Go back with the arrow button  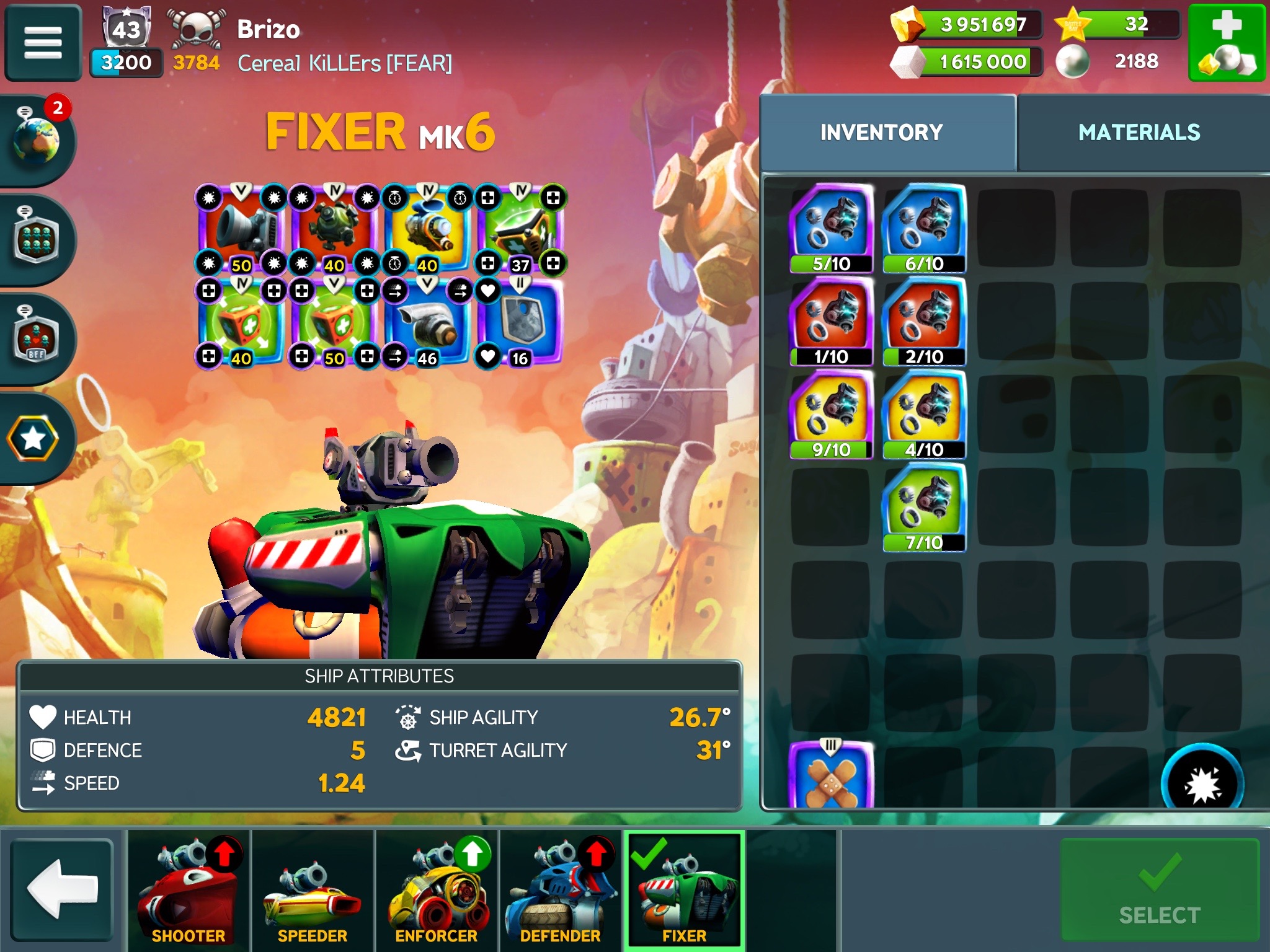tap(62, 888)
